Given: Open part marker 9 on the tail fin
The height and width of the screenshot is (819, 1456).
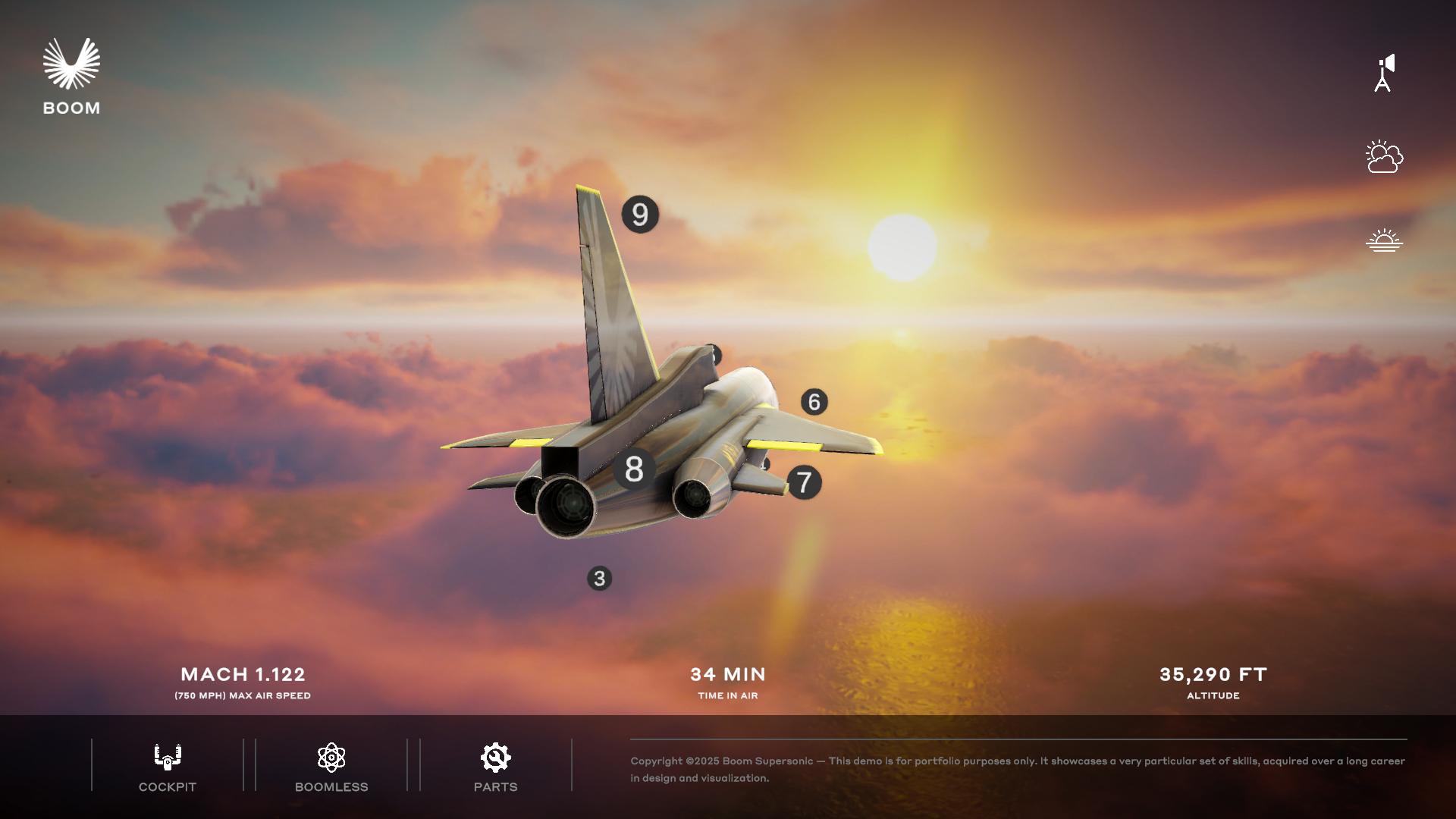Looking at the screenshot, I should tap(638, 215).
